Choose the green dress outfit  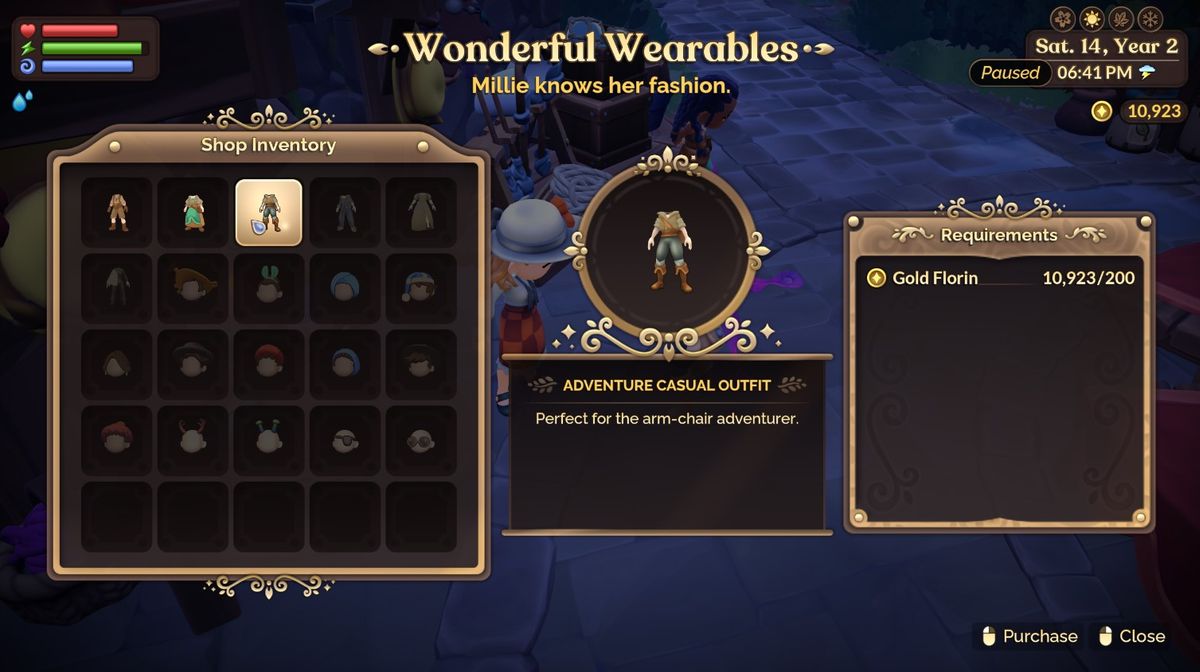[193, 212]
